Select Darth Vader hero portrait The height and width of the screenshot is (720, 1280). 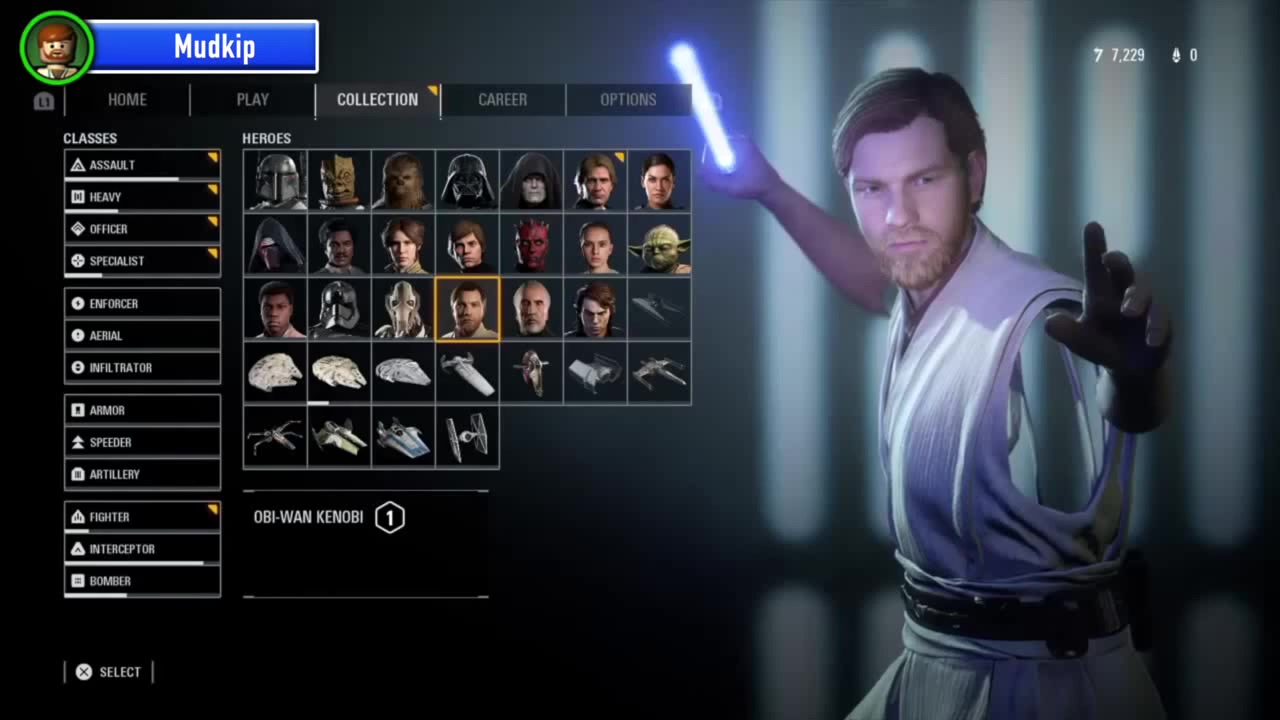[467, 181]
